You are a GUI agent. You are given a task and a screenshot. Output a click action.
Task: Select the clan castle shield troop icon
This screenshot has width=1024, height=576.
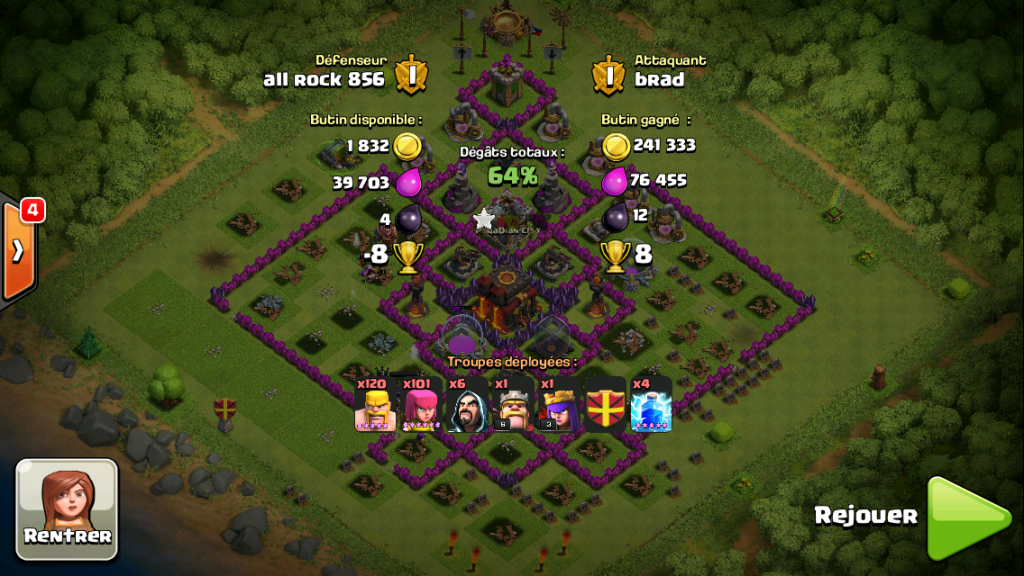click(605, 406)
